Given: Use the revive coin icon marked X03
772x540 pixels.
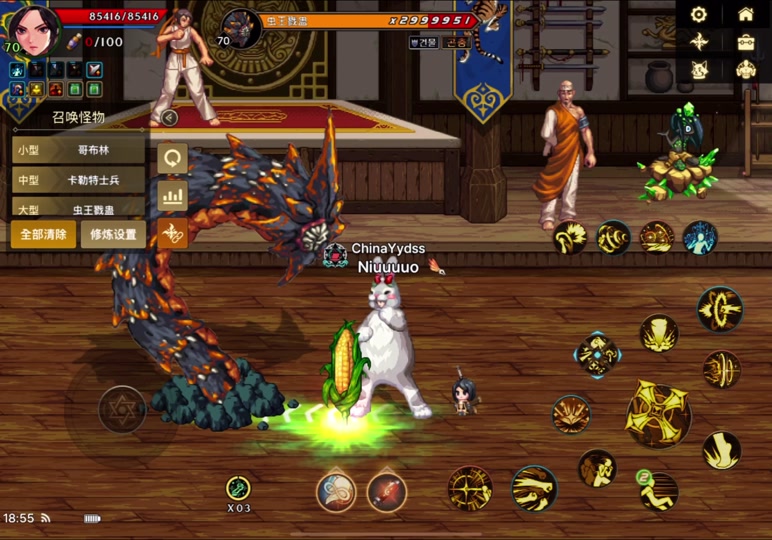Looking at the screenshot, I should click(238, 489).
